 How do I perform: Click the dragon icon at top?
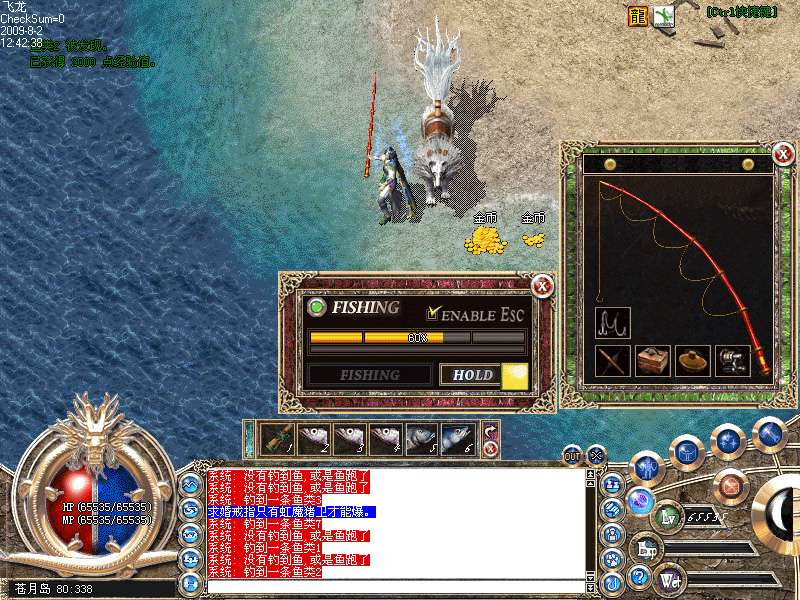coord(637,16)
